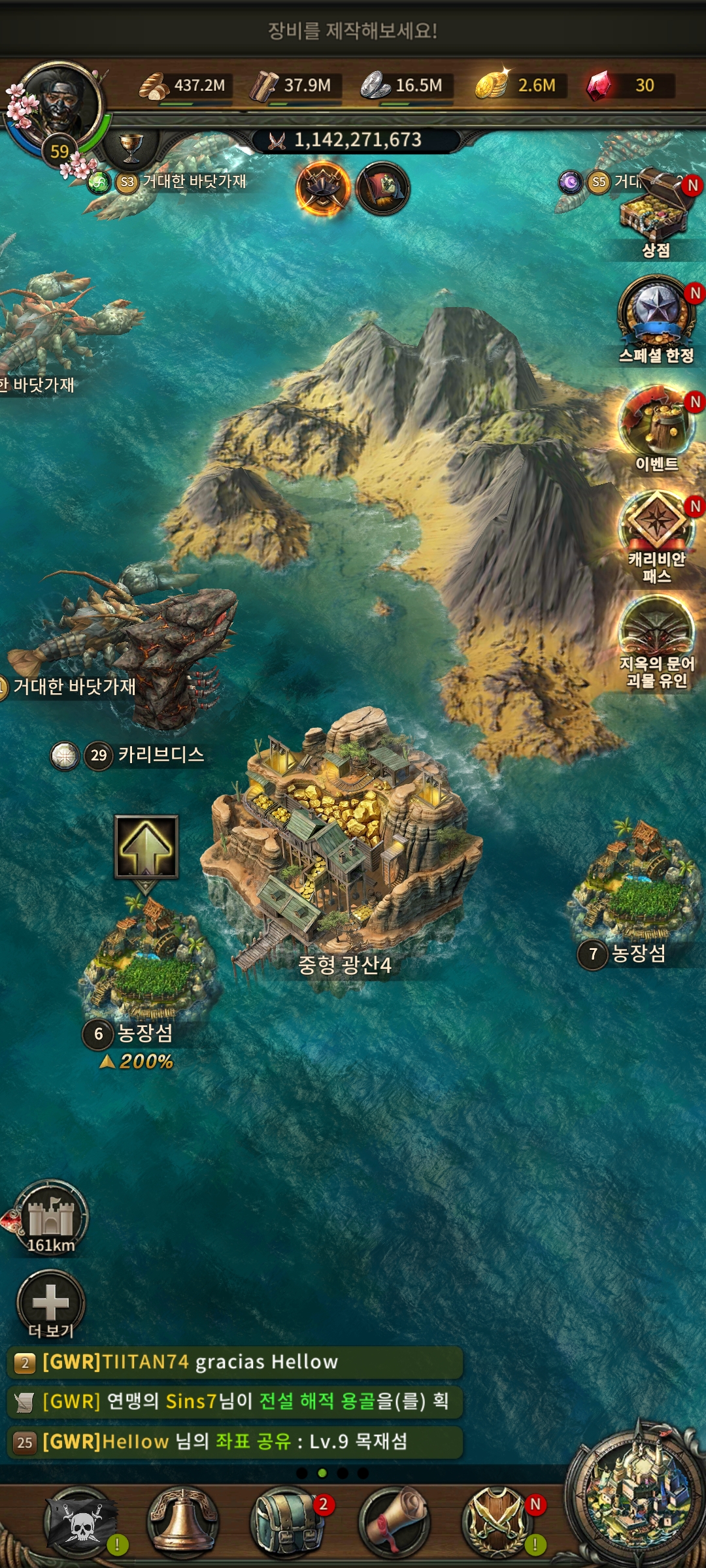
Task: Open the 스페셜 한정 offer
Action: pyautogui.click(x=656, y=314)
